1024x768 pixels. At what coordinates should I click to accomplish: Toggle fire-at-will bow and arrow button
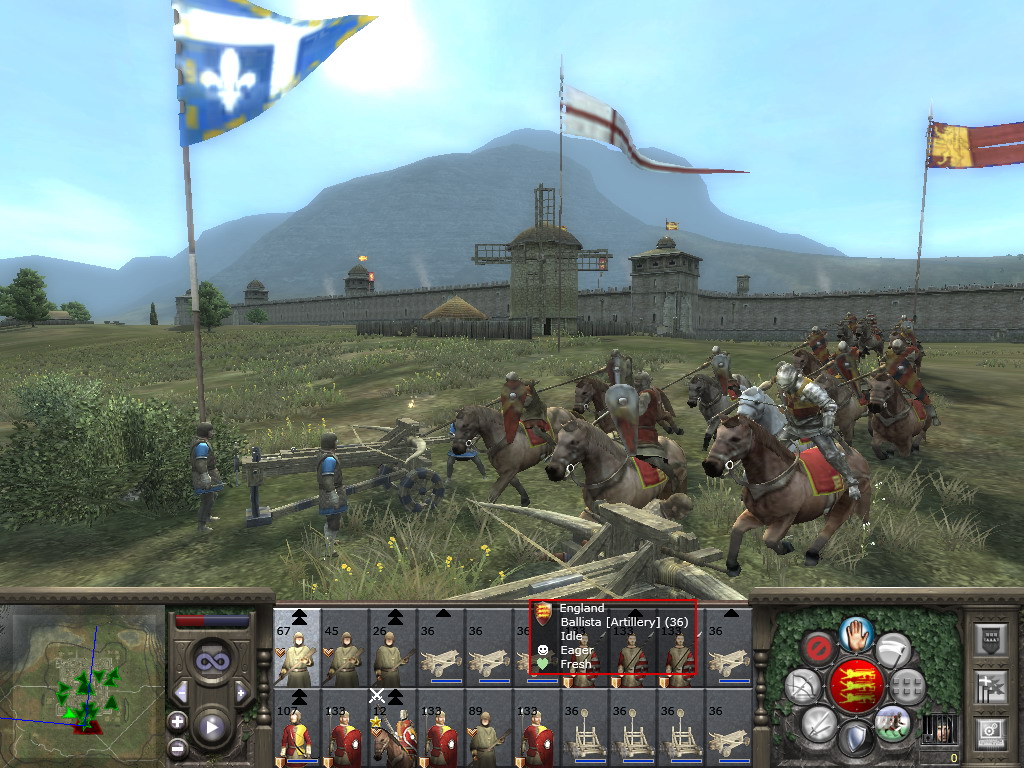[x=802, y=686]
